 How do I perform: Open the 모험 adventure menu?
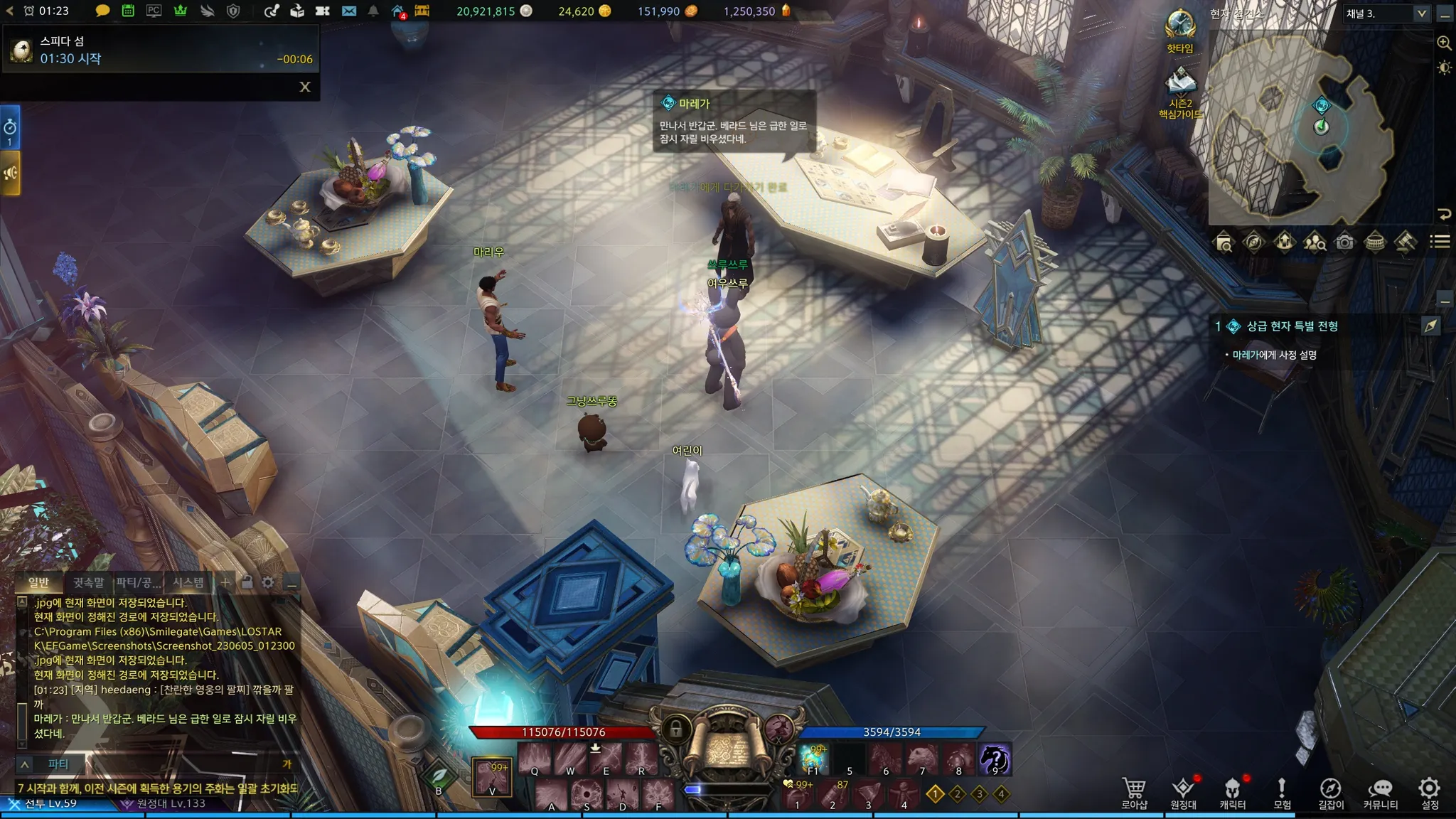point(1282,793)
